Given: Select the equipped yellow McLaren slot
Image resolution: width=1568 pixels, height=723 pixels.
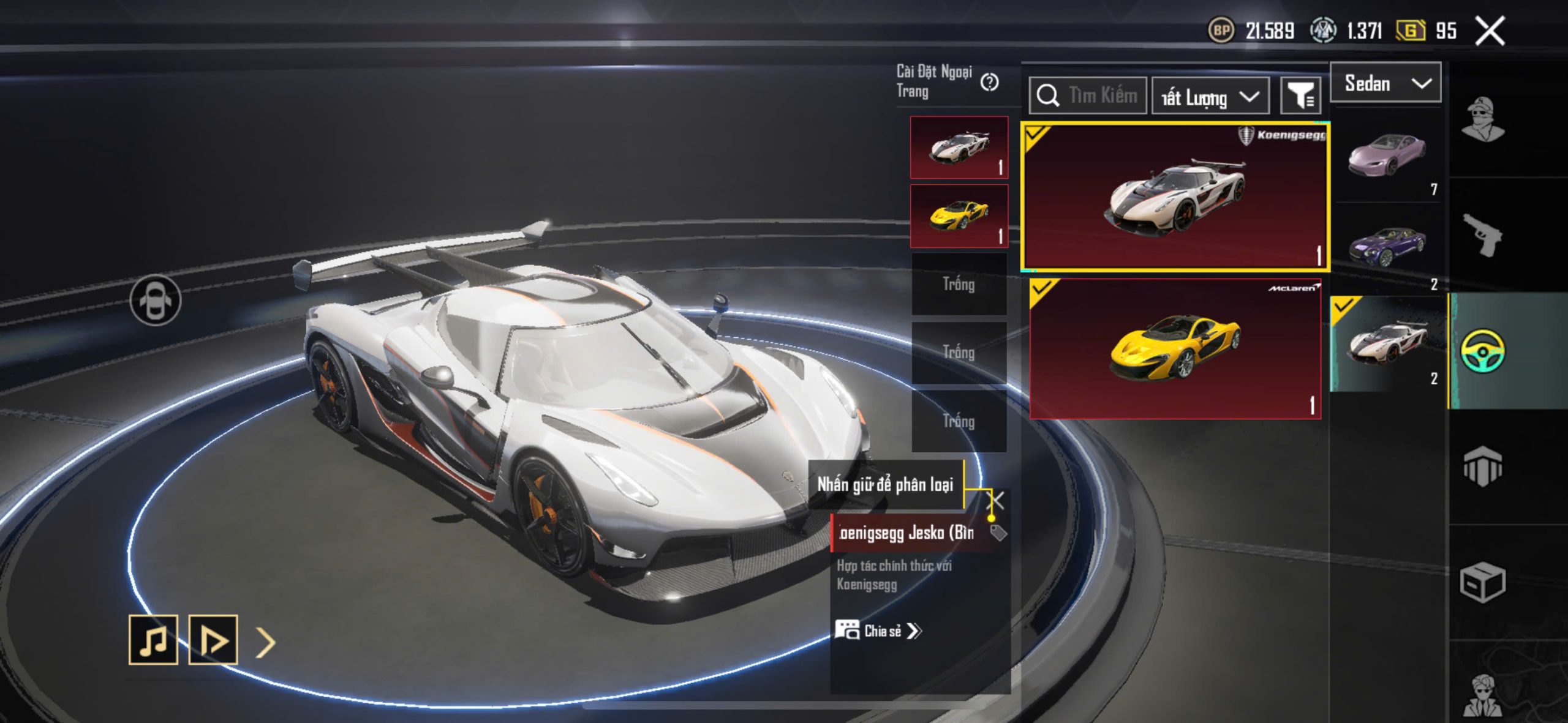Looking at the screenshot, I should click(959, 215).
